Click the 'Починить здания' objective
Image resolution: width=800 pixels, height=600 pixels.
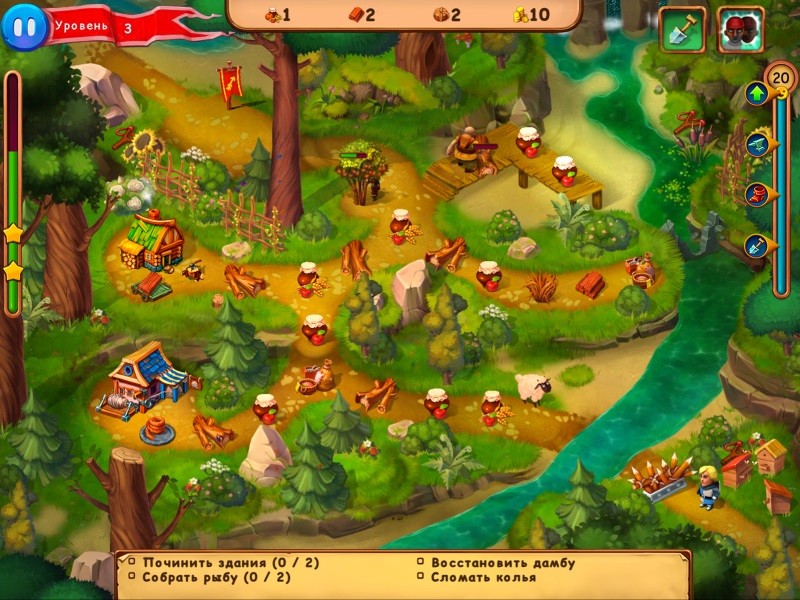(x=230, y=562)
